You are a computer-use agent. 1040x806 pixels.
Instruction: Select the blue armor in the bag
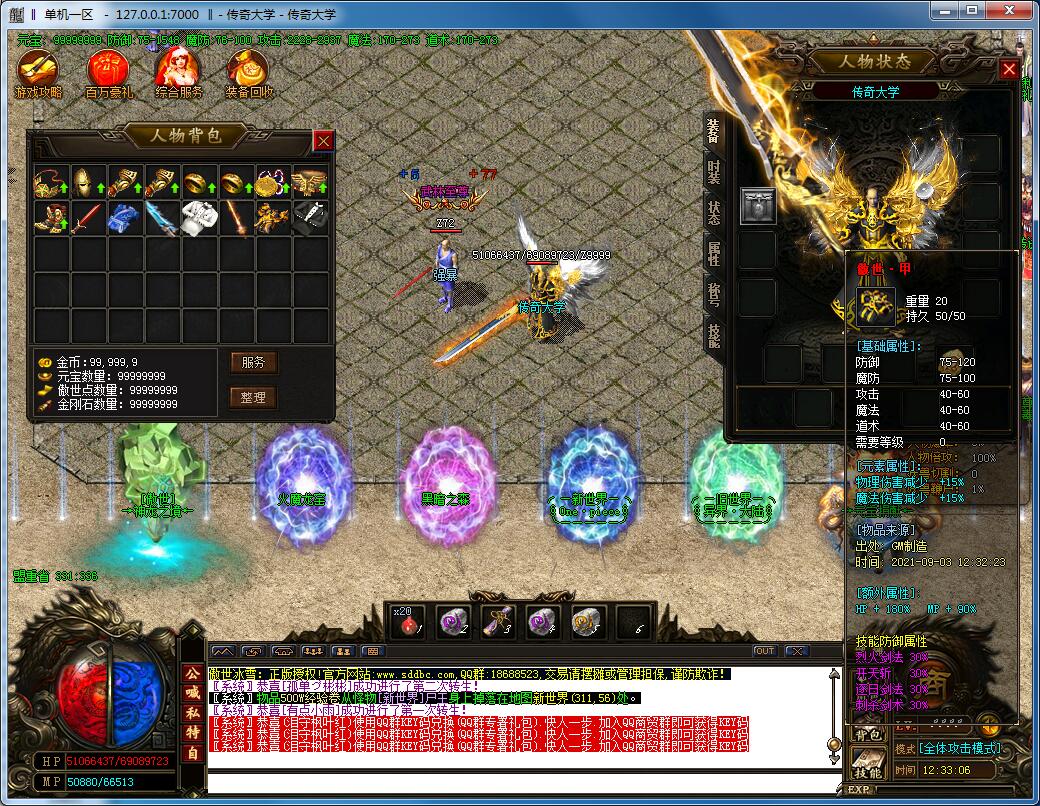(123, 217)
